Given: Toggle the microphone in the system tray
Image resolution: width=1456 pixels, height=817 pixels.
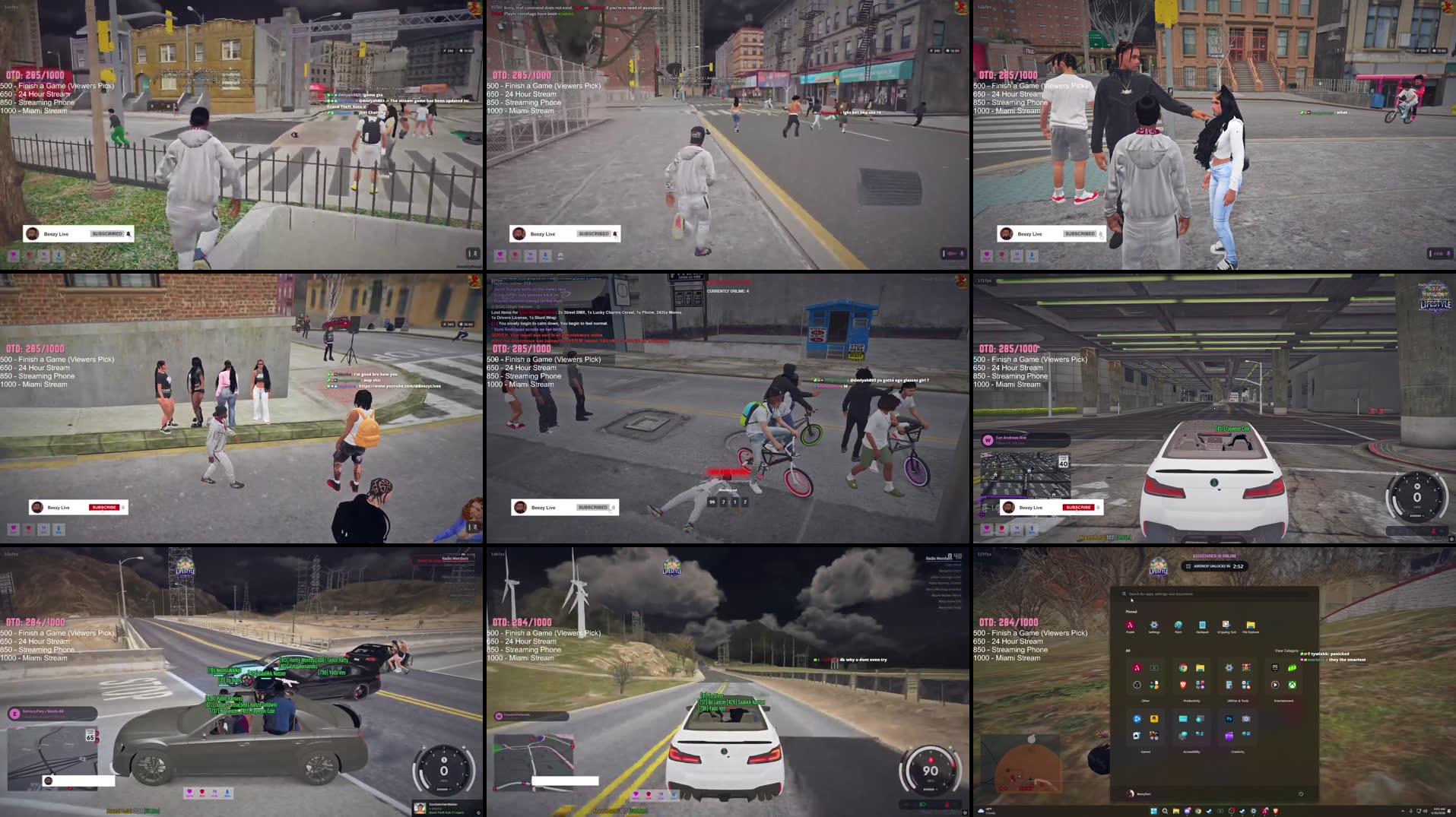Looking at the screenshot, I should [x=1411, y=812].
